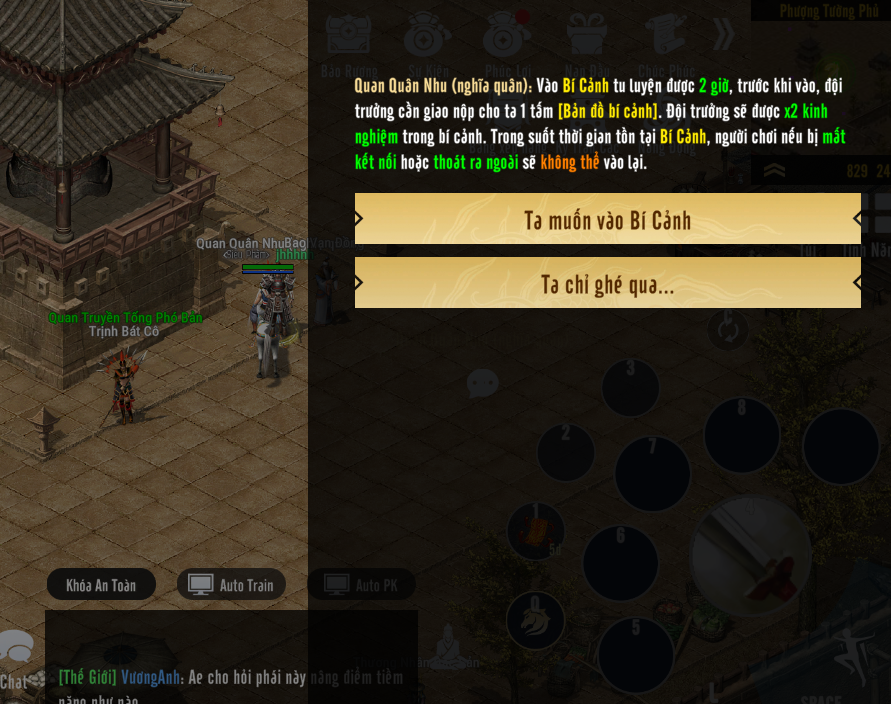Select "Ta chỉ ghé qua..." reply

tap(607, 284)
